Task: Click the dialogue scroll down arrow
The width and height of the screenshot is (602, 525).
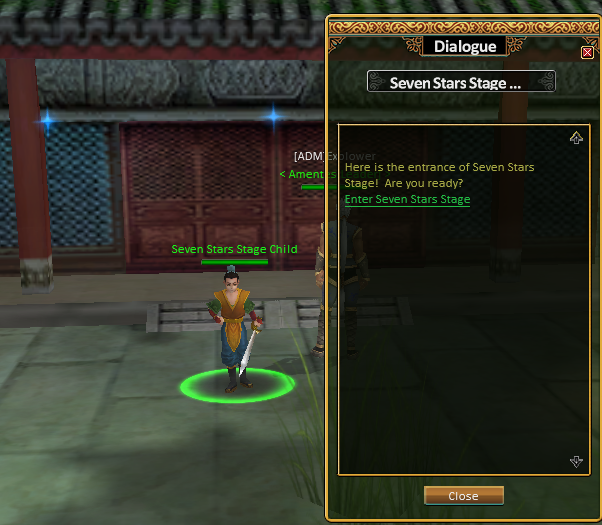Action: (x=576, y=461)
